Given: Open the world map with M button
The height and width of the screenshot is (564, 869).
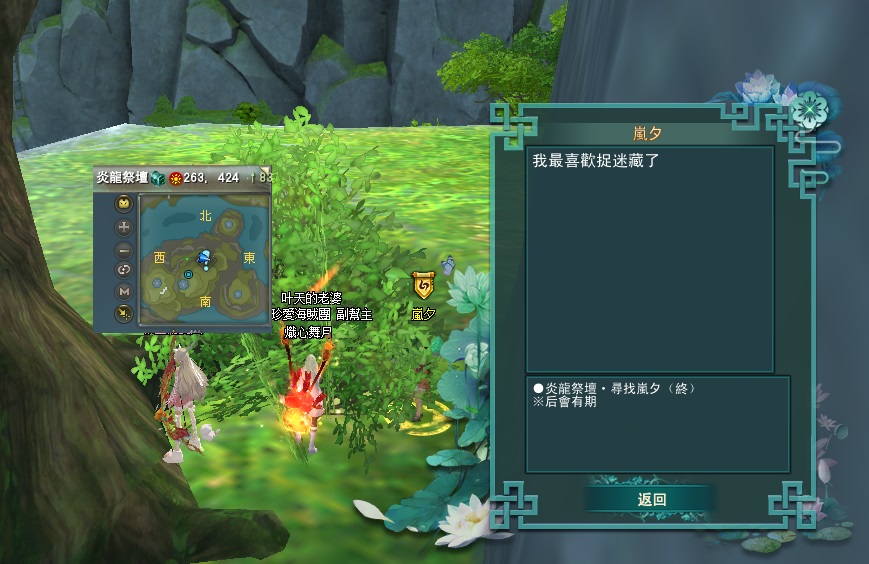Looking at the screenshot, I should (124, 291).
